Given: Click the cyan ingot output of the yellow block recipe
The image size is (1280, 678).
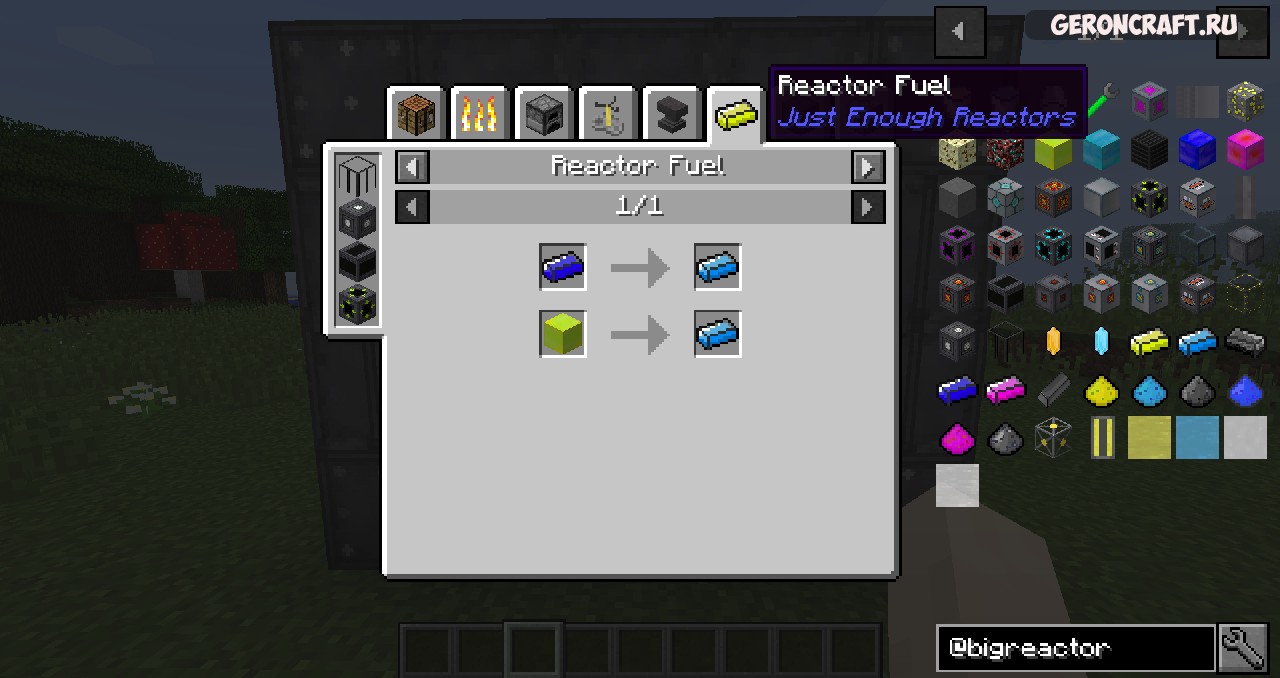Looking at the screenshot, I should coord(718,334).
